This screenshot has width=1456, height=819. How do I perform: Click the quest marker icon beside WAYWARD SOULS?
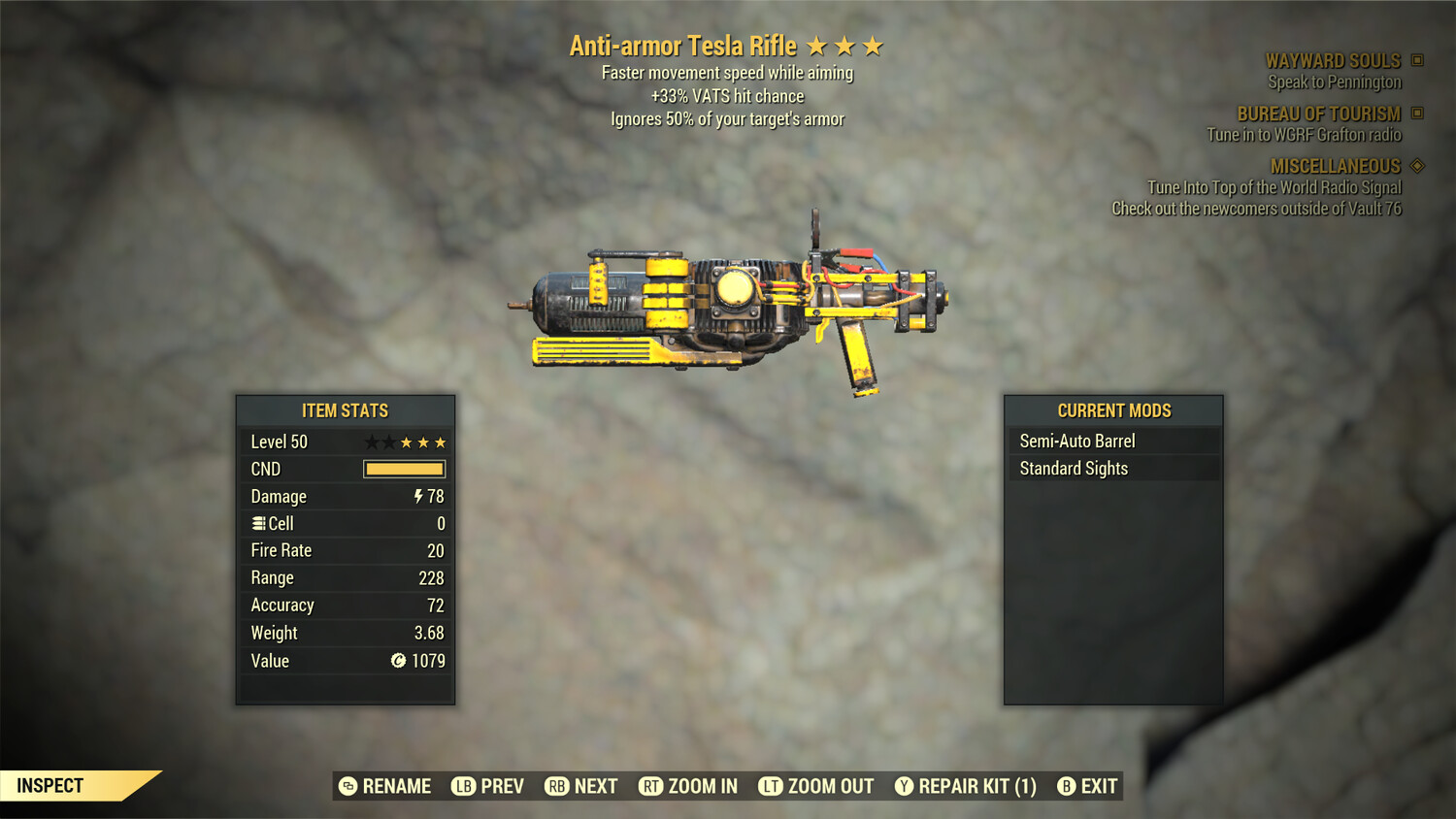click(1415, 59)
